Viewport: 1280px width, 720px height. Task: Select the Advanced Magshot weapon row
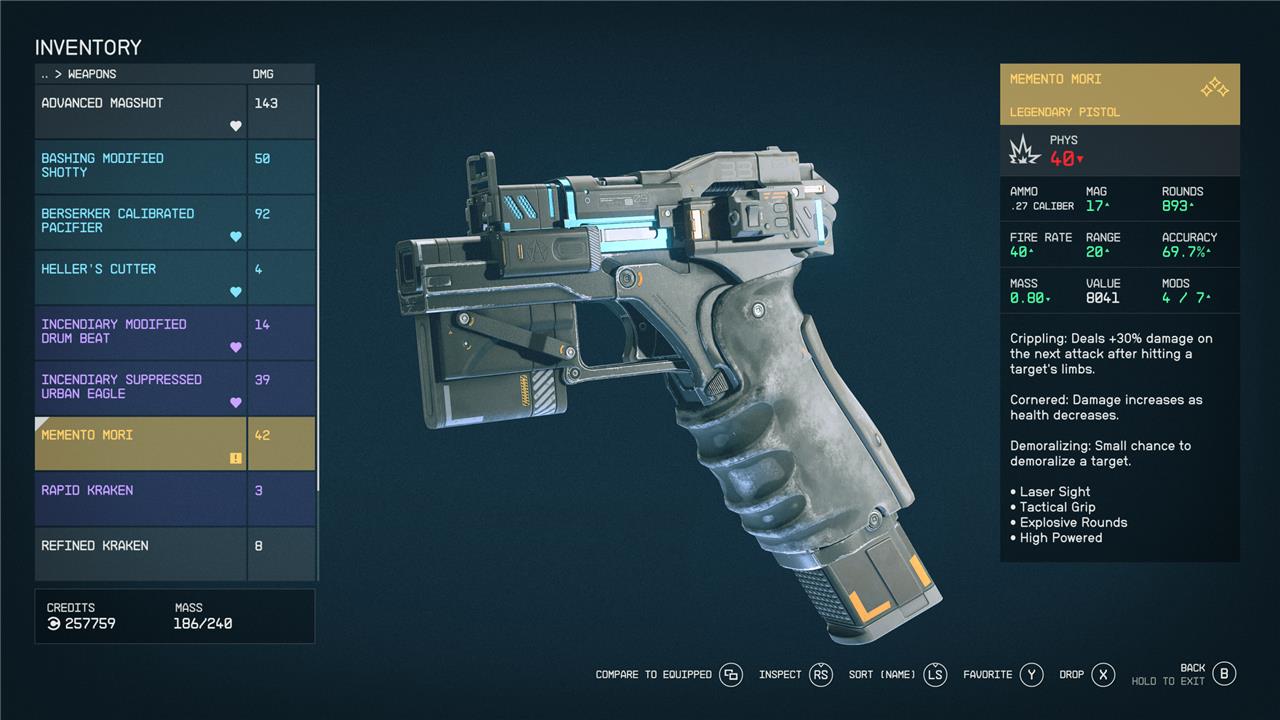coord(140,111)
